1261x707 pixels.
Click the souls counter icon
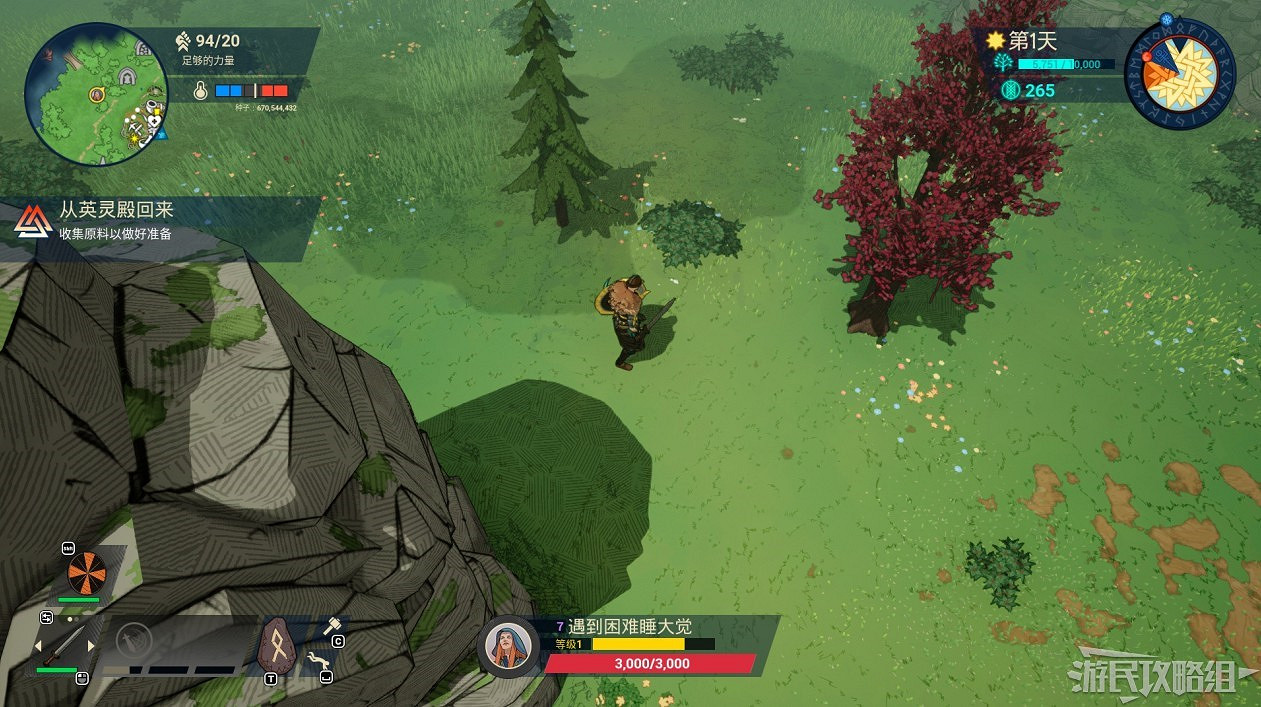[x=1010, y=90]
